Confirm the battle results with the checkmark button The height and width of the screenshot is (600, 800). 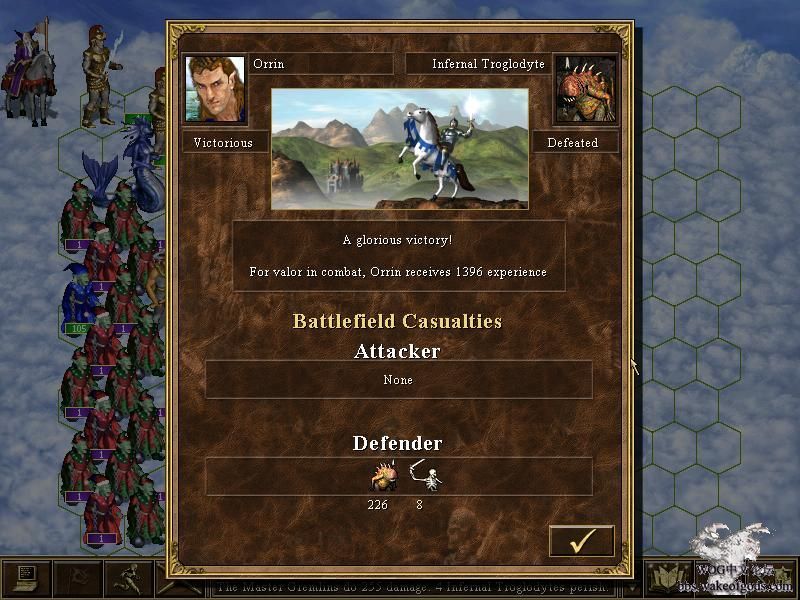[581, 541]
